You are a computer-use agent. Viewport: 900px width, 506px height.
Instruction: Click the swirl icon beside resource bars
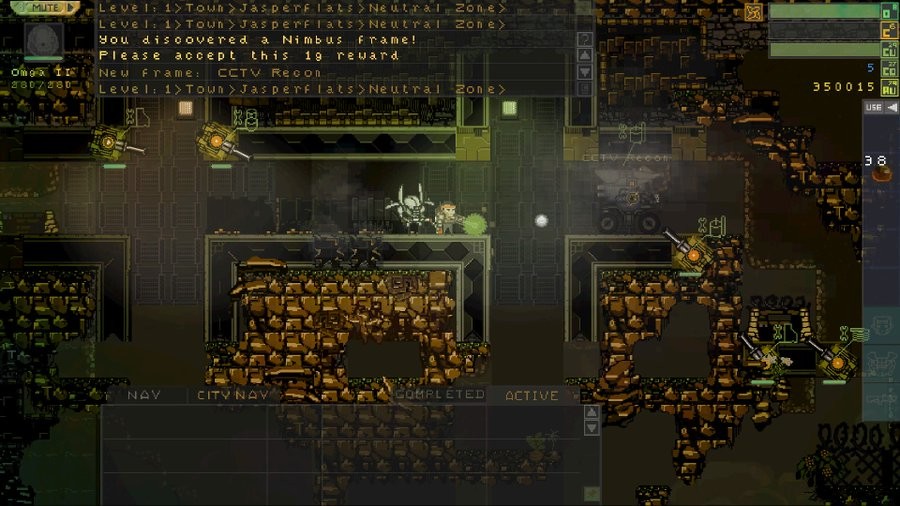coord(754,12)
